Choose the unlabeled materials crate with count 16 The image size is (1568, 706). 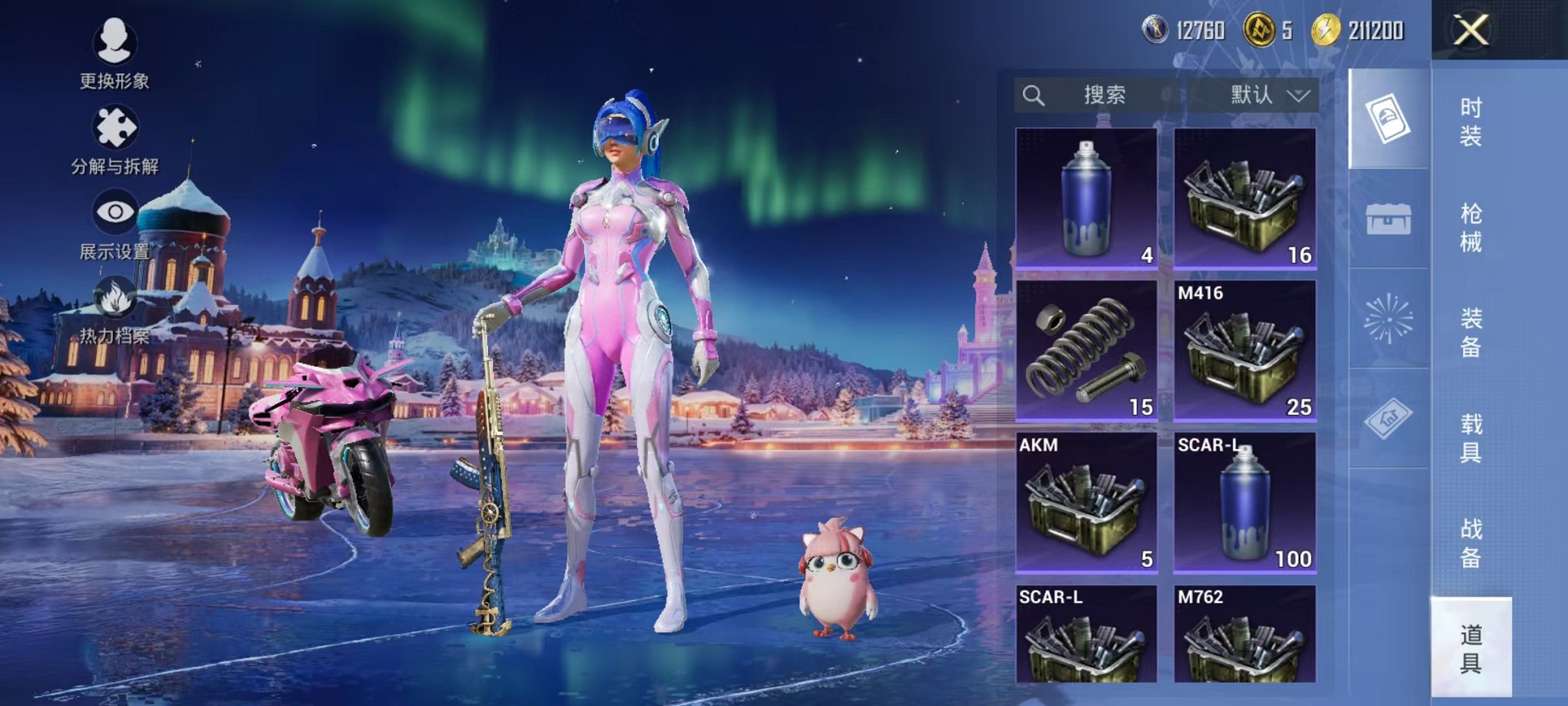(1244, 198)
